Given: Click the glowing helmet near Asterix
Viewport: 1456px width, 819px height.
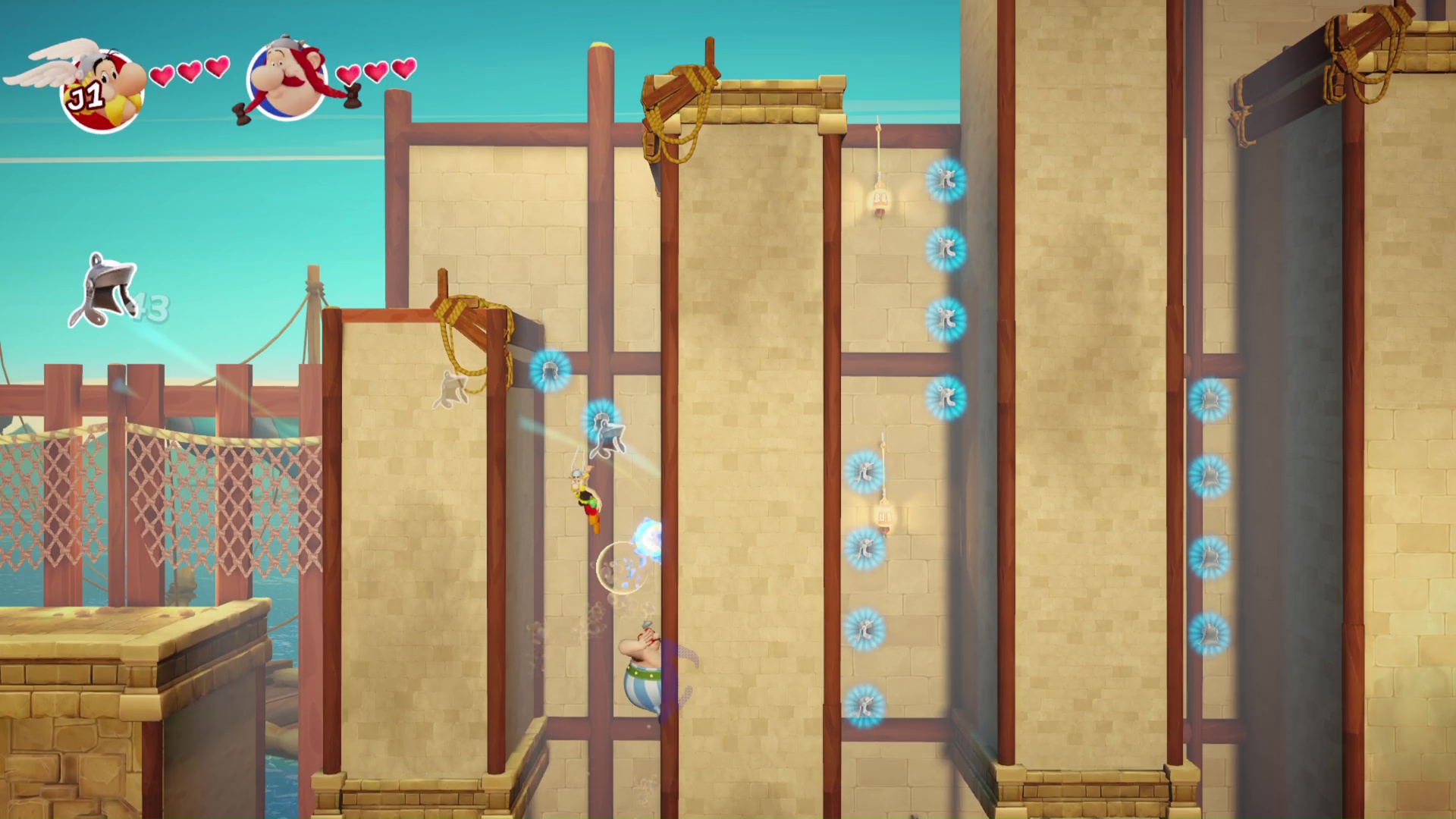Looking at the screenshot, I should tap(601, 428).
